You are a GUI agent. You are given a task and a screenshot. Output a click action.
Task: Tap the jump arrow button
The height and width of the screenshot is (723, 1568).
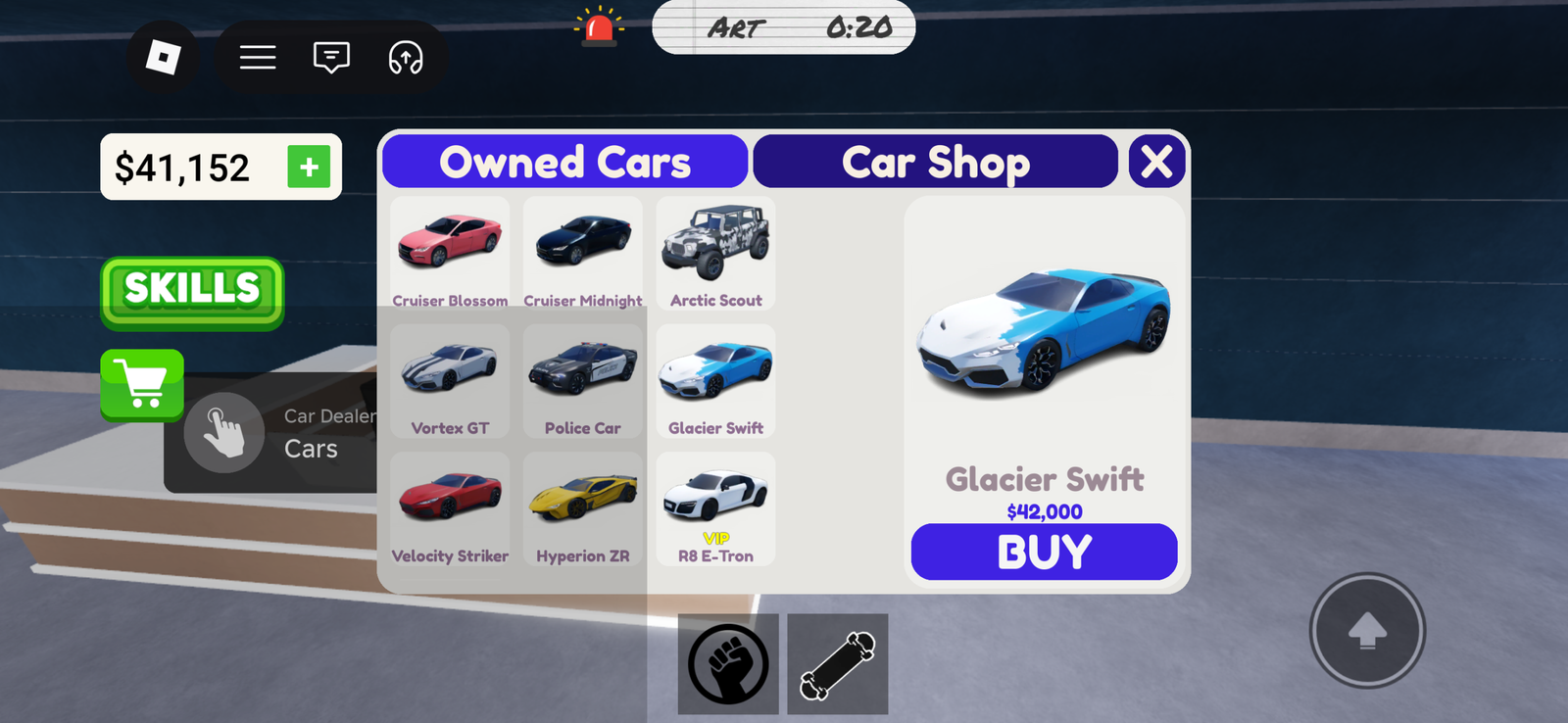pyautogui.click(x=1367, y=631)
